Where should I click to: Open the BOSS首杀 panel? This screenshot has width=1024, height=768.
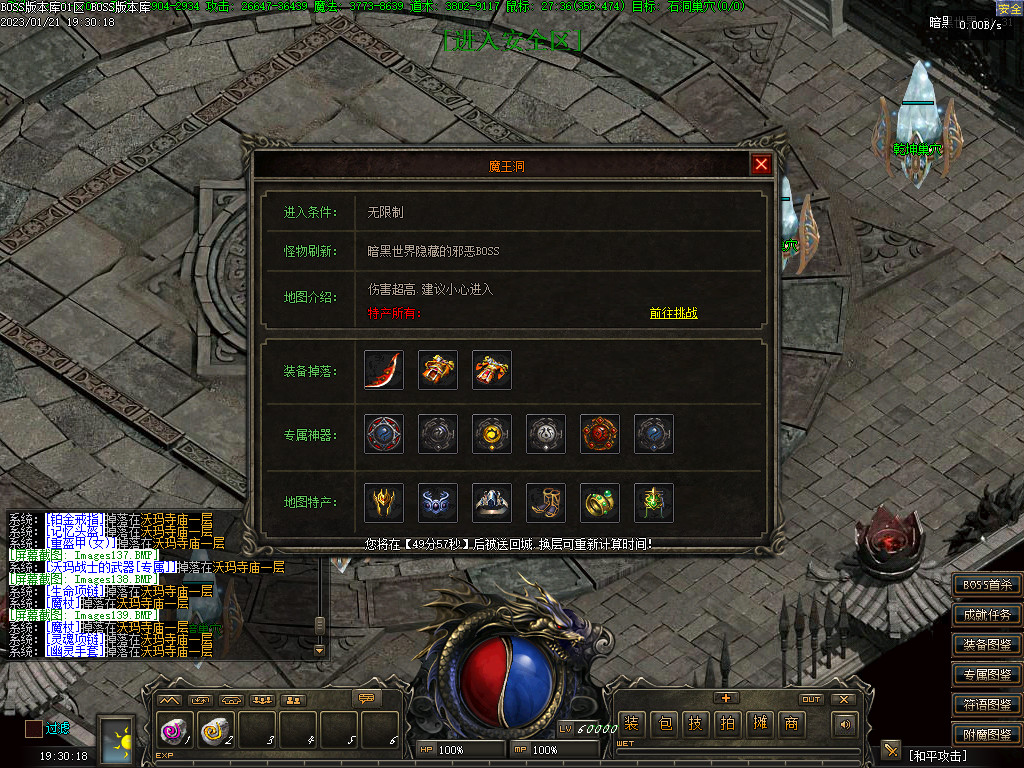click(x=987, y=585)
